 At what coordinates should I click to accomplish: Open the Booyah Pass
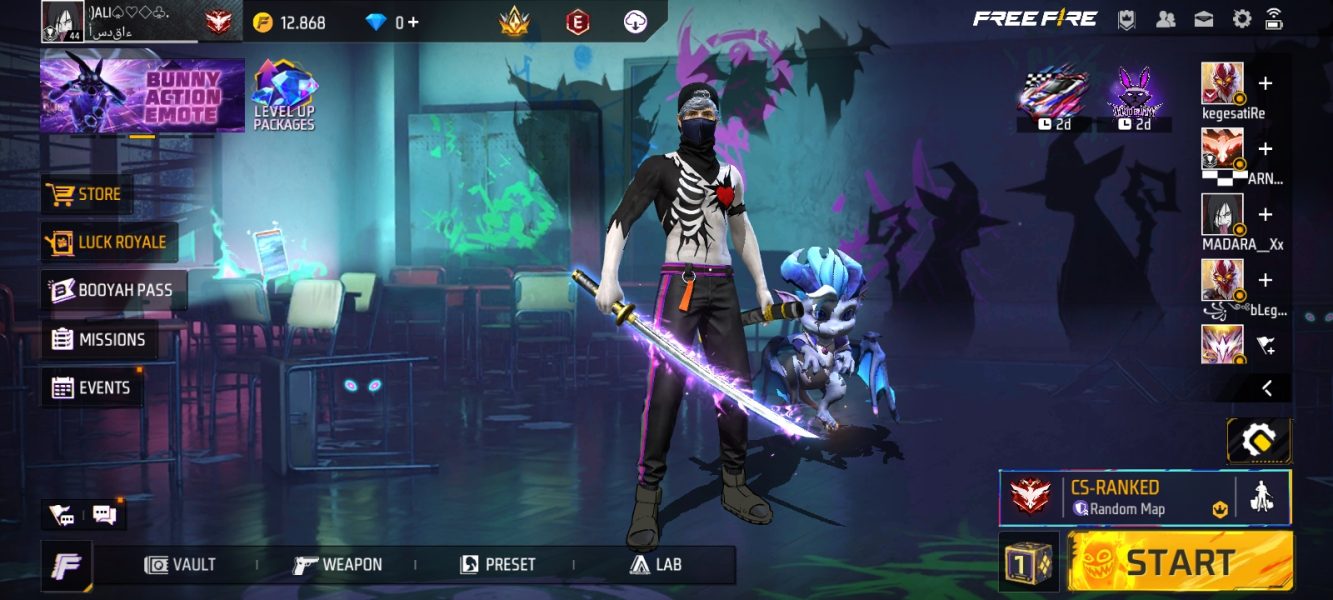(x=113, y=290)
